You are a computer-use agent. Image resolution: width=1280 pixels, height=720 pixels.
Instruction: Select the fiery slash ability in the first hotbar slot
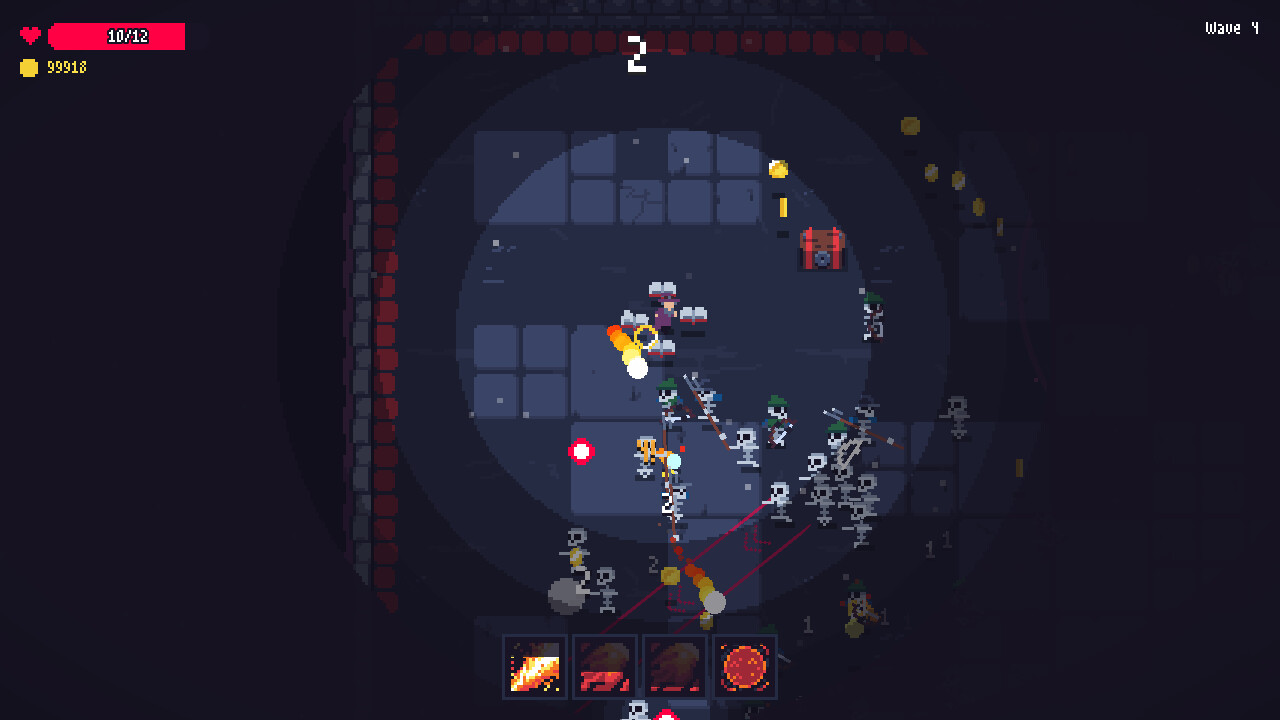(x=534, y=666)
